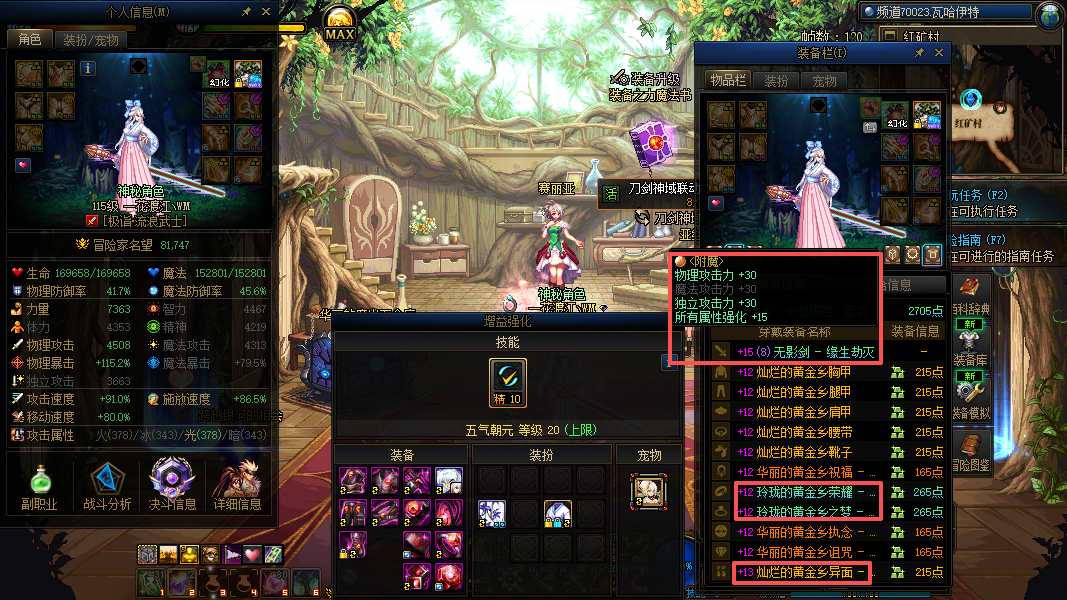Select the 无影剑 - 缘生劫灭 weapon row

(x=805, y=352)
